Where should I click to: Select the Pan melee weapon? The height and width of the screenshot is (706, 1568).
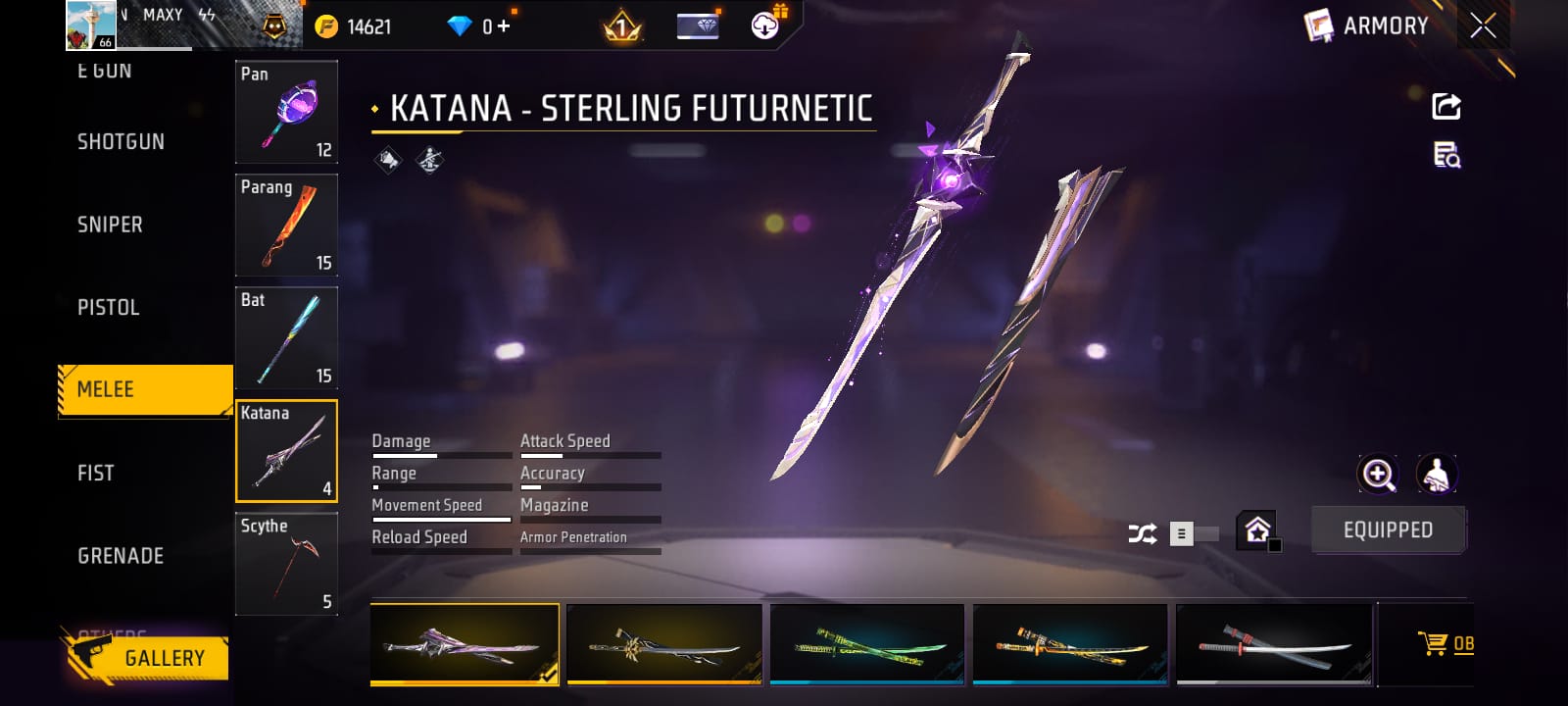tap(286, 112)
